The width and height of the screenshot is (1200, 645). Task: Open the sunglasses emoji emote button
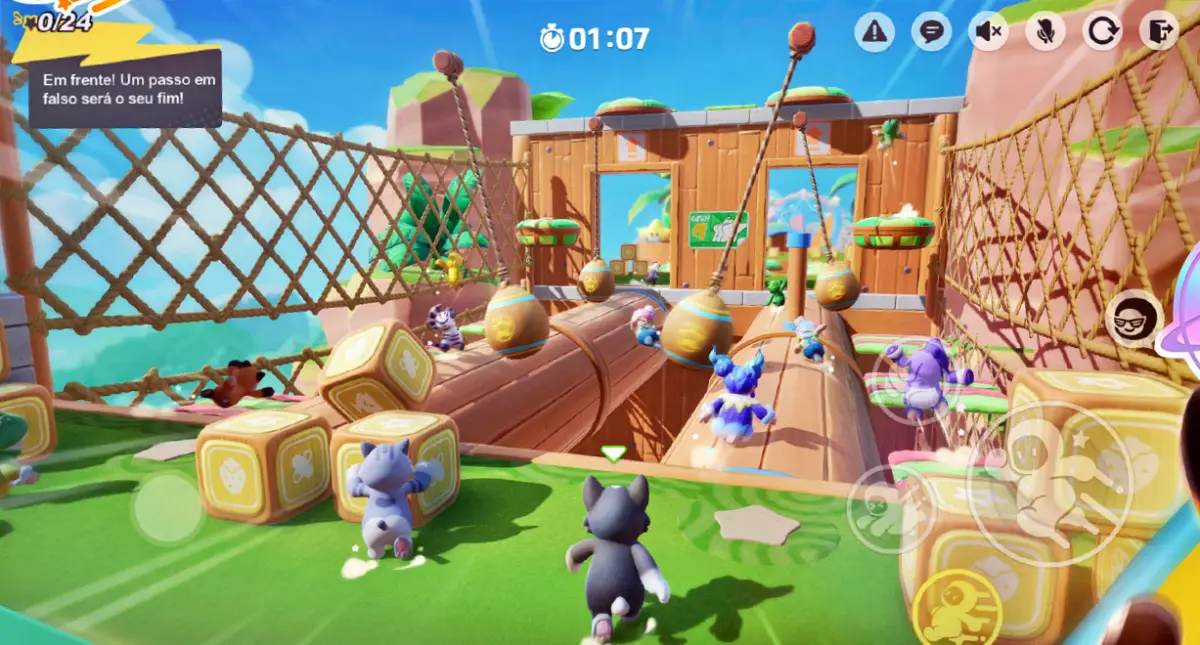click(1134, 318)
